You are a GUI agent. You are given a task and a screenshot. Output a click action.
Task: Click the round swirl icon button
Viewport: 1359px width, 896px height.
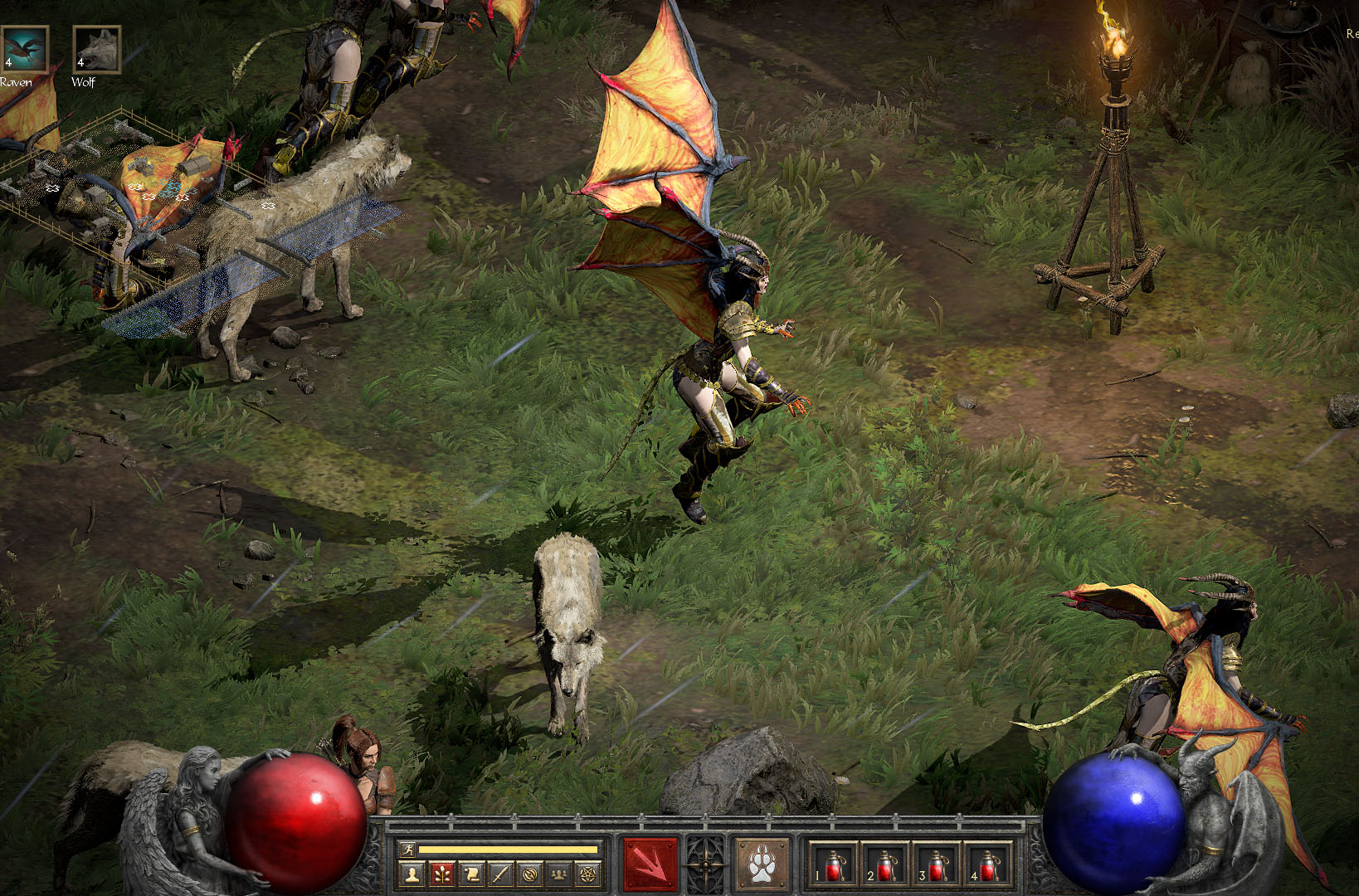(x=530, y=873)
